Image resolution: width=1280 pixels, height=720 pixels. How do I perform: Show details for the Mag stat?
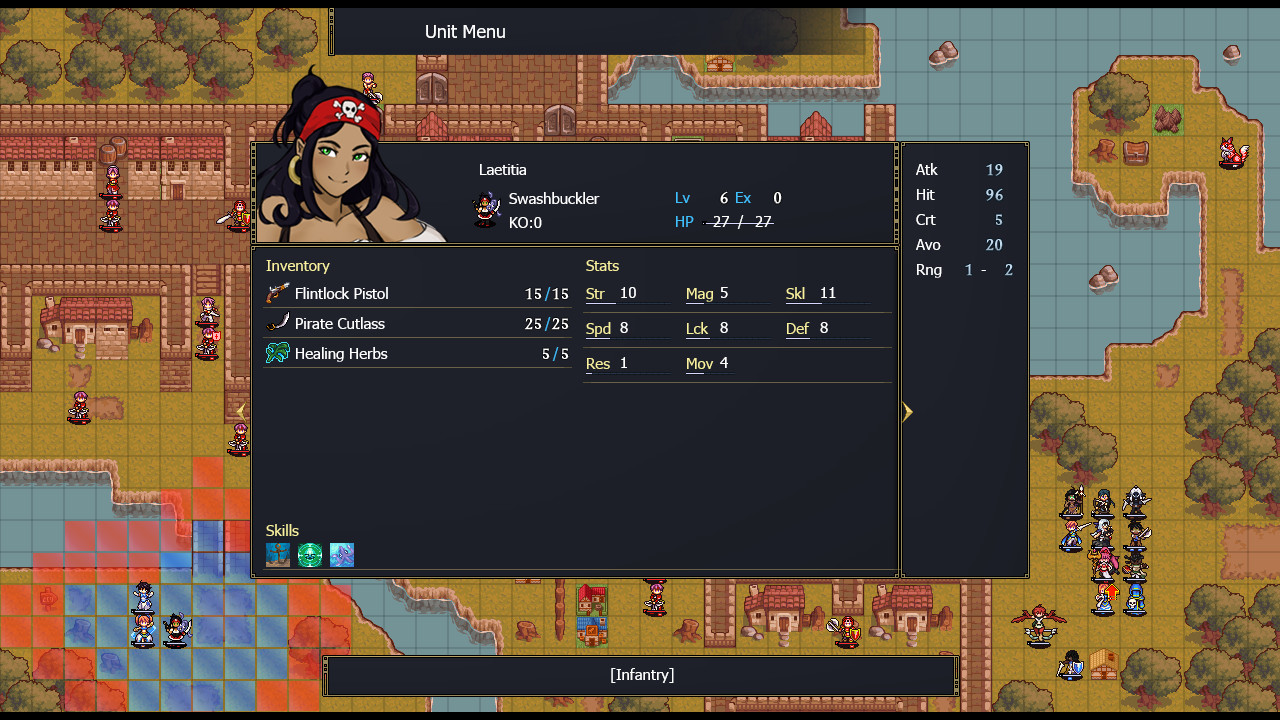699,294
